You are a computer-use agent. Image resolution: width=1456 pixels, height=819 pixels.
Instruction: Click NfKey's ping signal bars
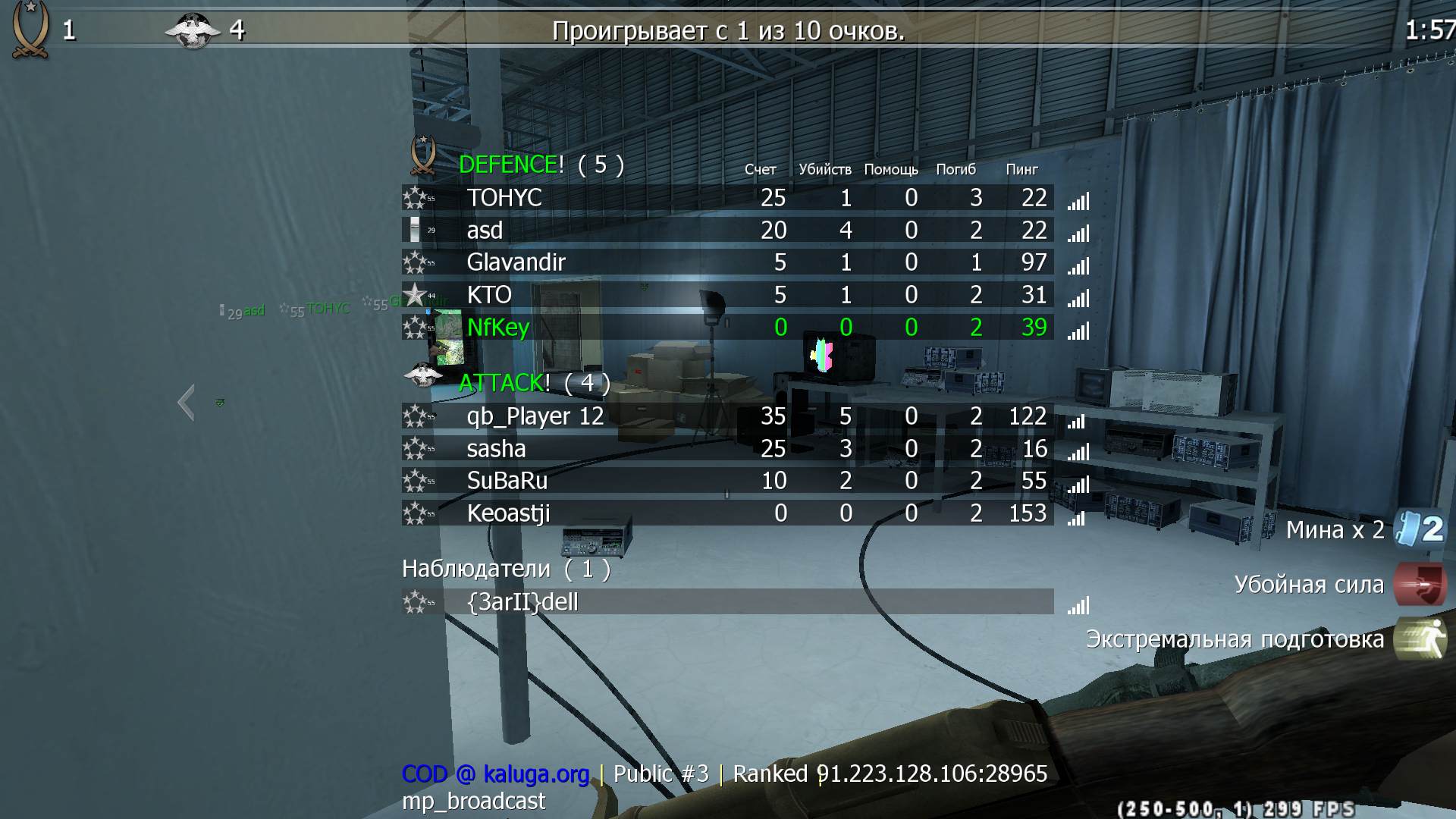[x=1080, y=331]
